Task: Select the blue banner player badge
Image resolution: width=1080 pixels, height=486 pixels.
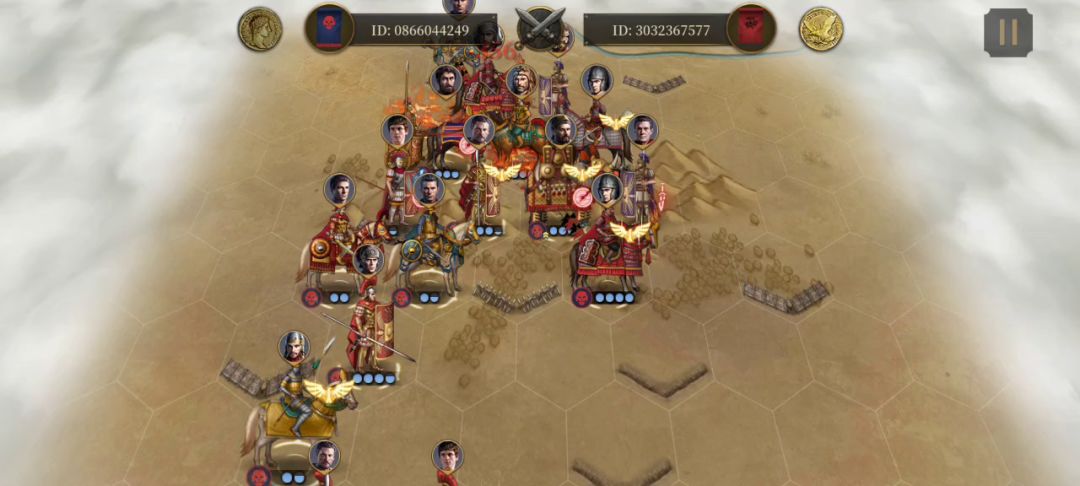Action: 329,29
